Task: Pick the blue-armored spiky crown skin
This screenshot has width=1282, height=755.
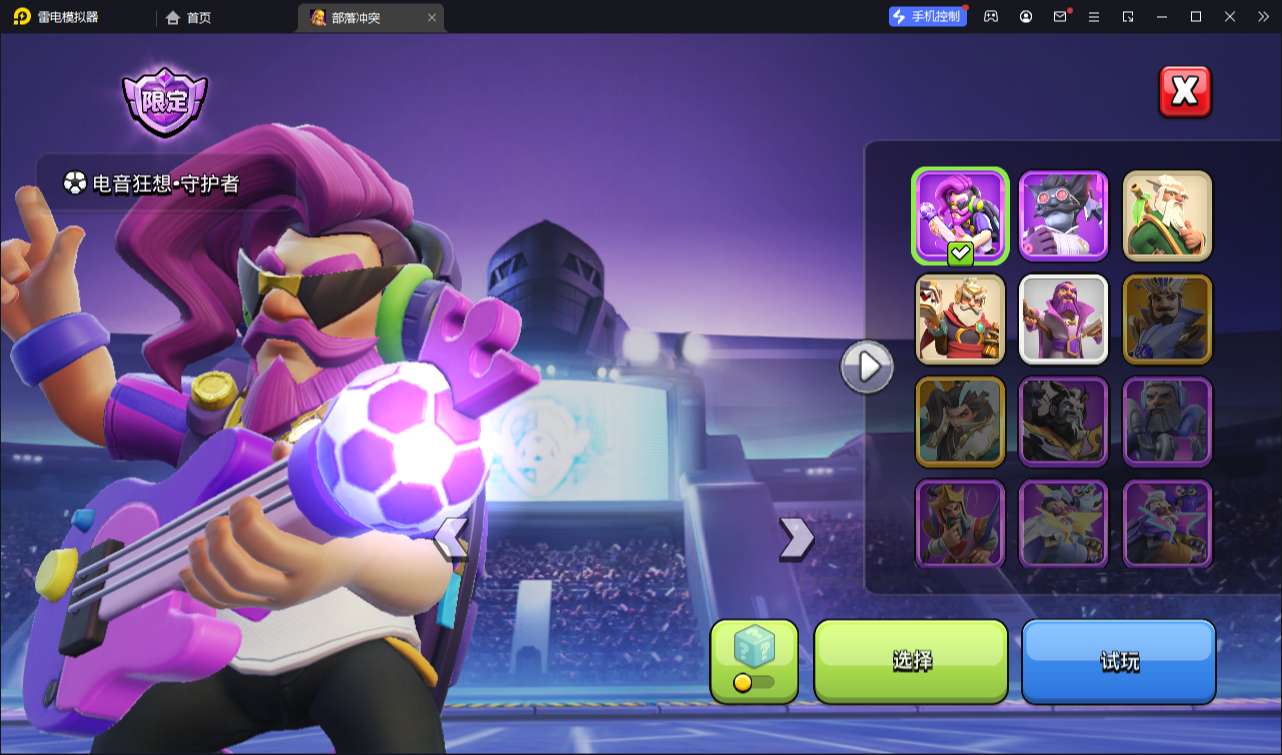Action: (1167, 319)
